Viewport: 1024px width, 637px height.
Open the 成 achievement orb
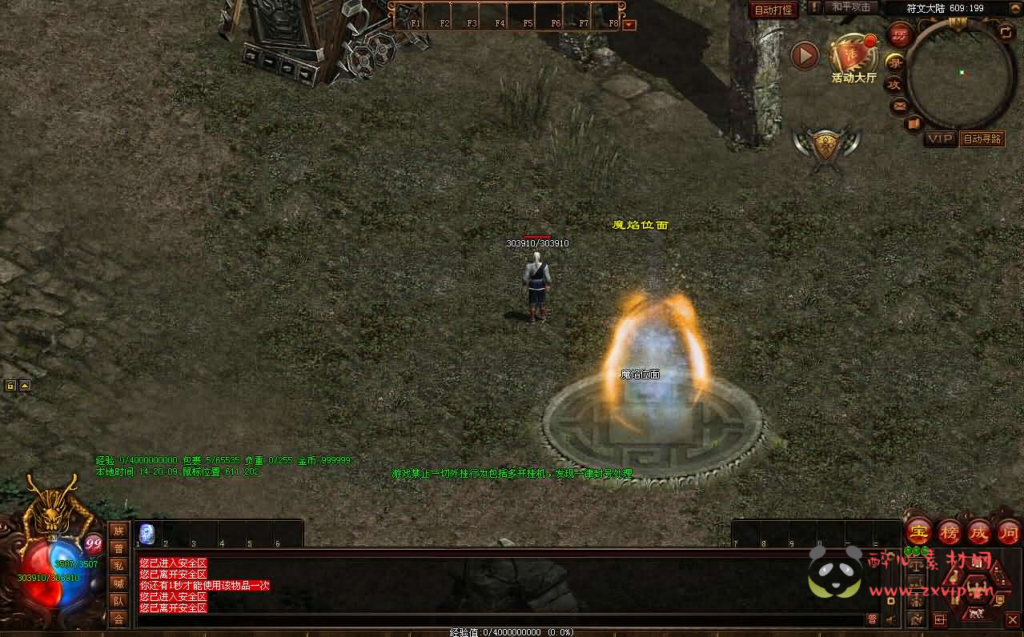(978, 531)
